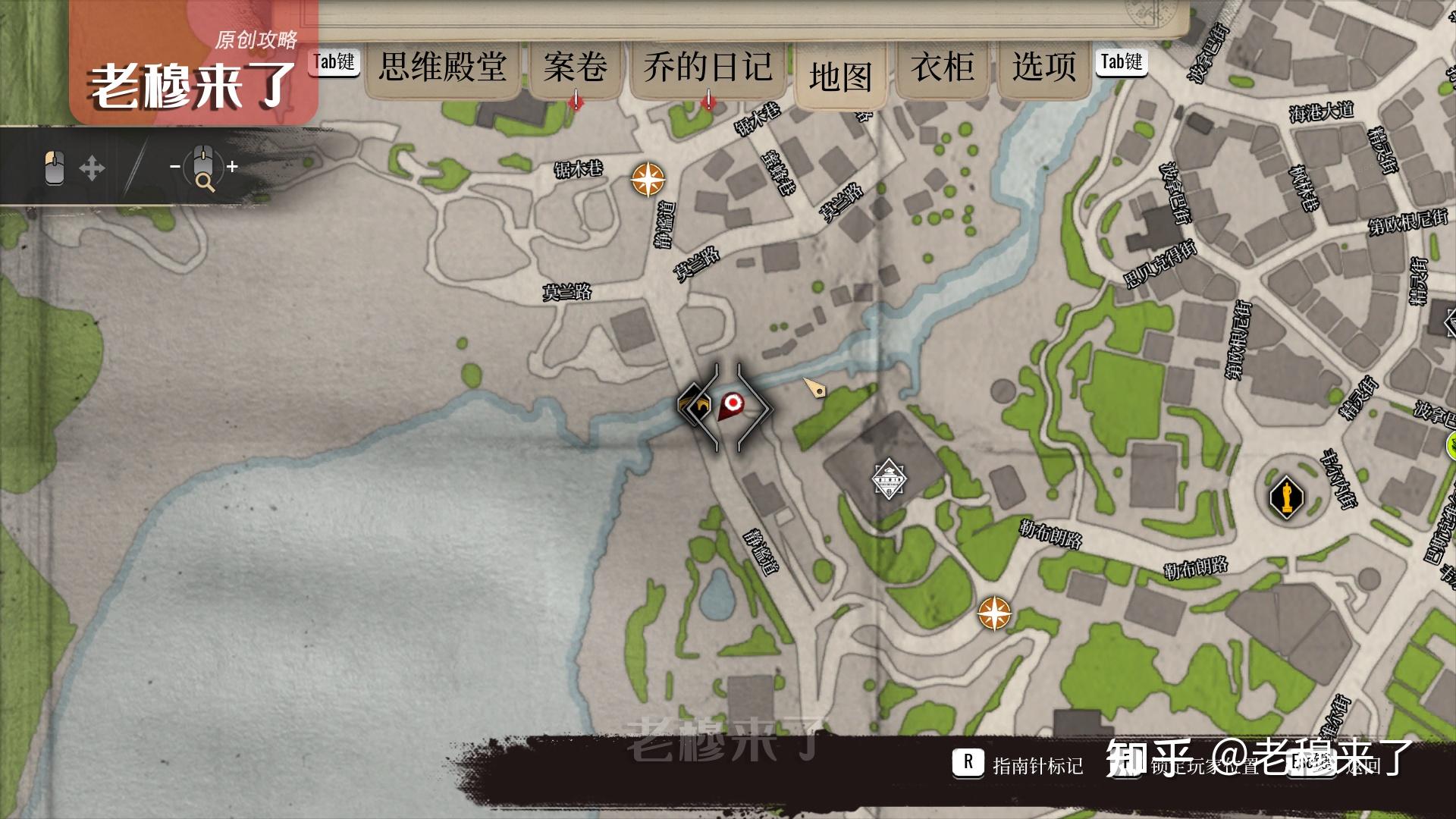The height and width of the screenshot is (819, 1456).
Task: Click the red pin objective marker
Action: pyautogui.click(x=731, y=404)
